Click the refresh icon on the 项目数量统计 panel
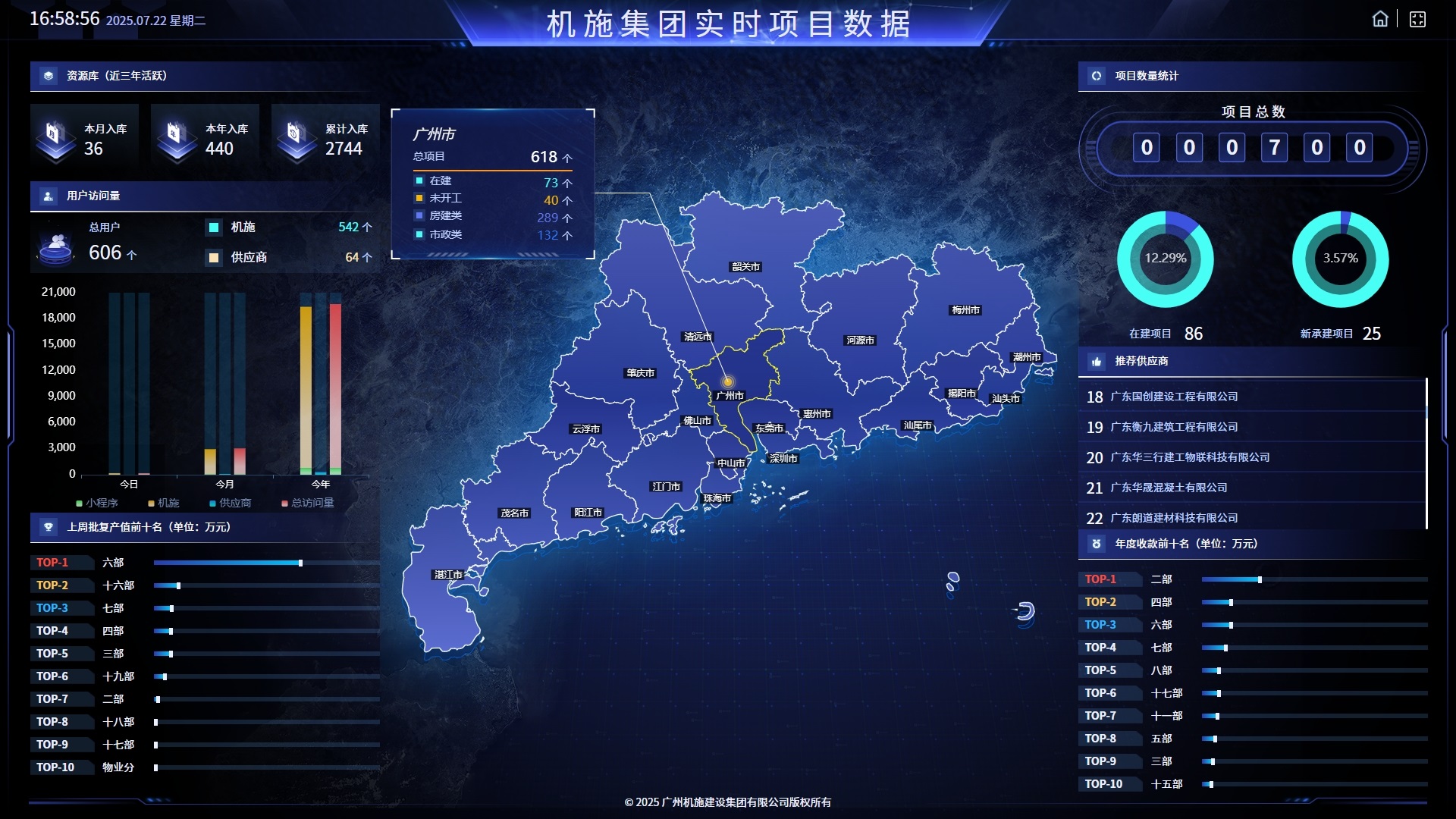1456x819 pixels. [1097, 76]
